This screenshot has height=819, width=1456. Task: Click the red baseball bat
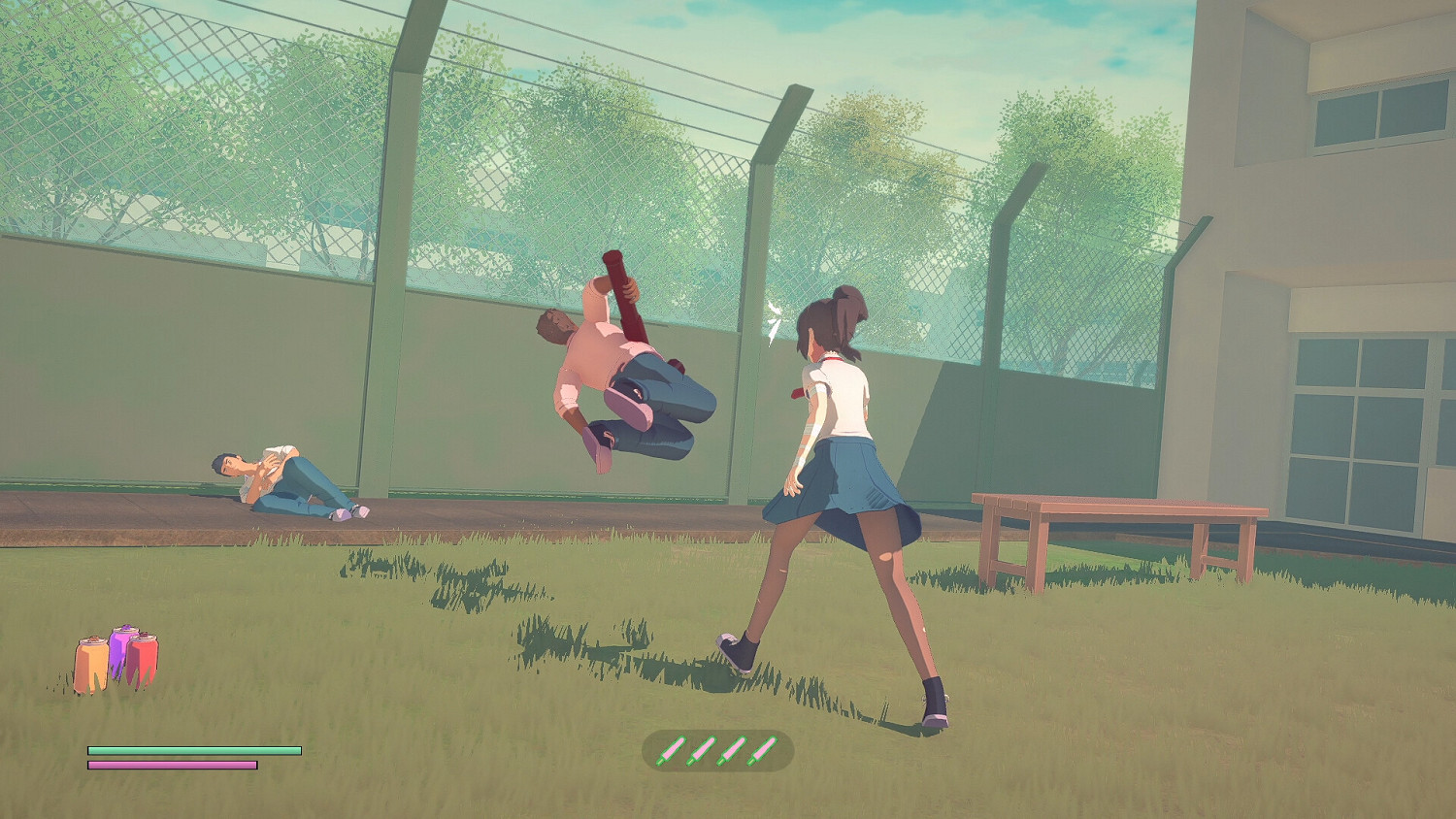click(621, 291)
